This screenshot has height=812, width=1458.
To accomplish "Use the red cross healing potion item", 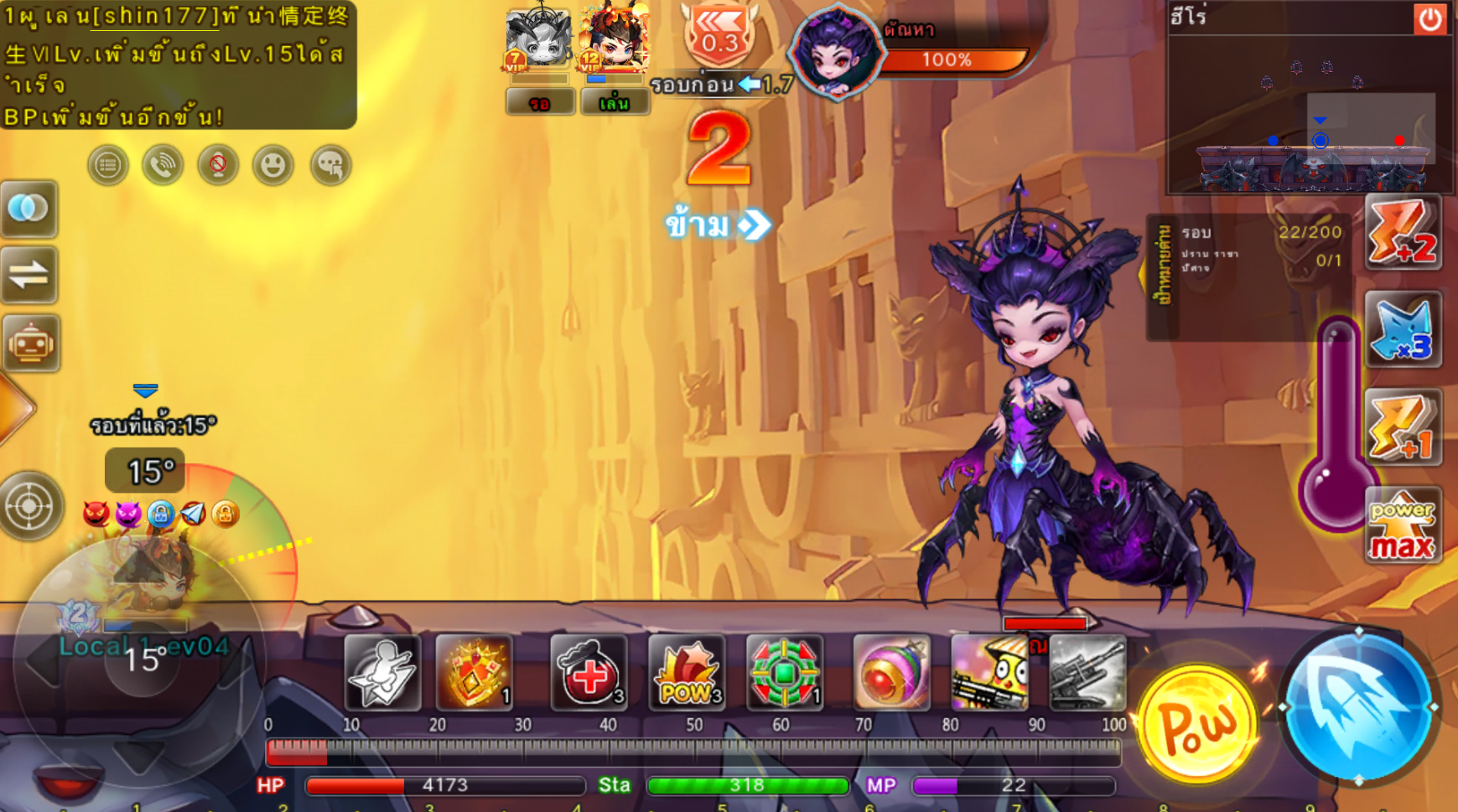I will (589, 673).
